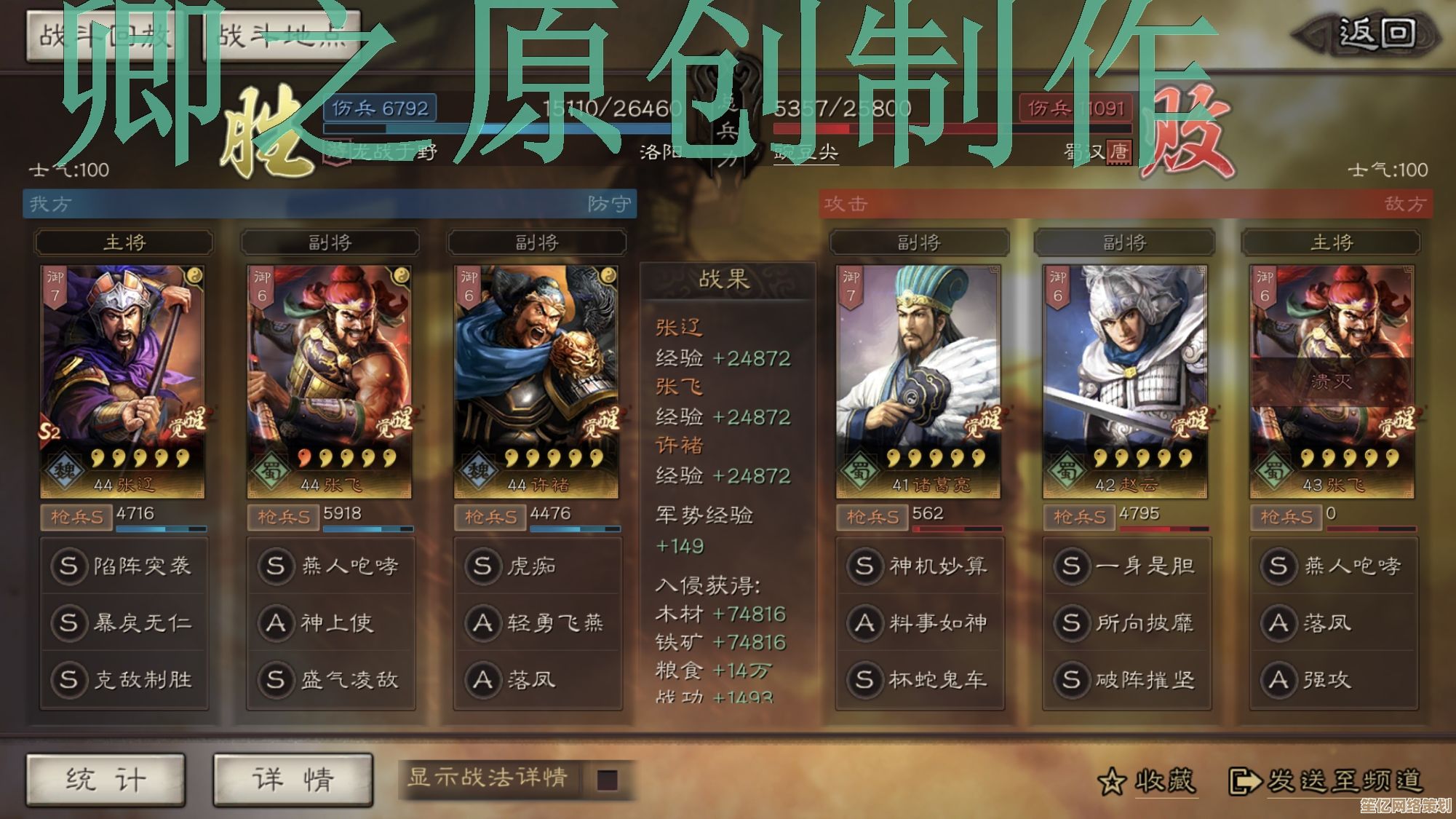View the 暴戾无仁 skill
The width and height of the screenshot is (1456, 819).
click(124, 622)
